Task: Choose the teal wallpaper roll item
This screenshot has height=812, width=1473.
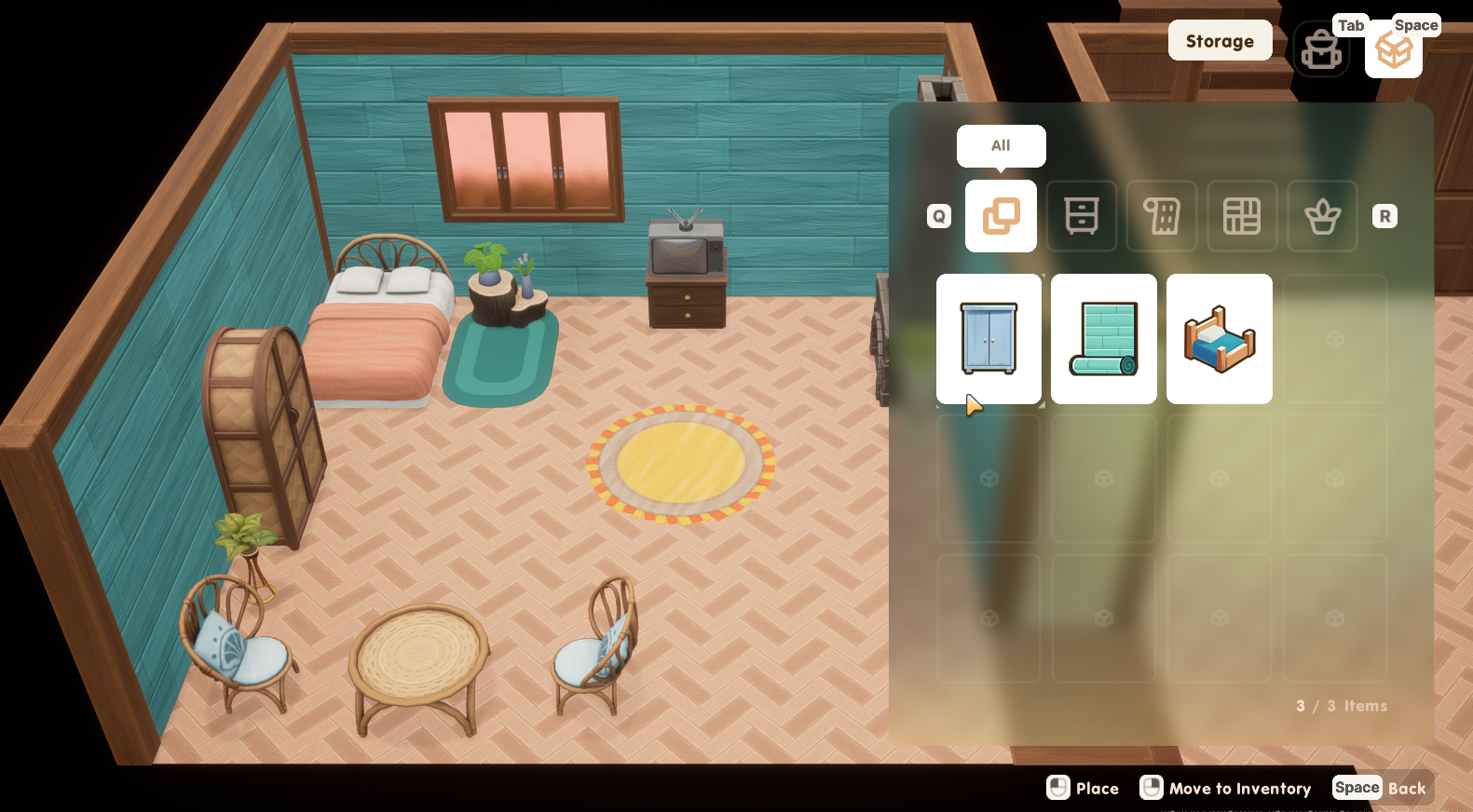Action: tap(1104, 339)
